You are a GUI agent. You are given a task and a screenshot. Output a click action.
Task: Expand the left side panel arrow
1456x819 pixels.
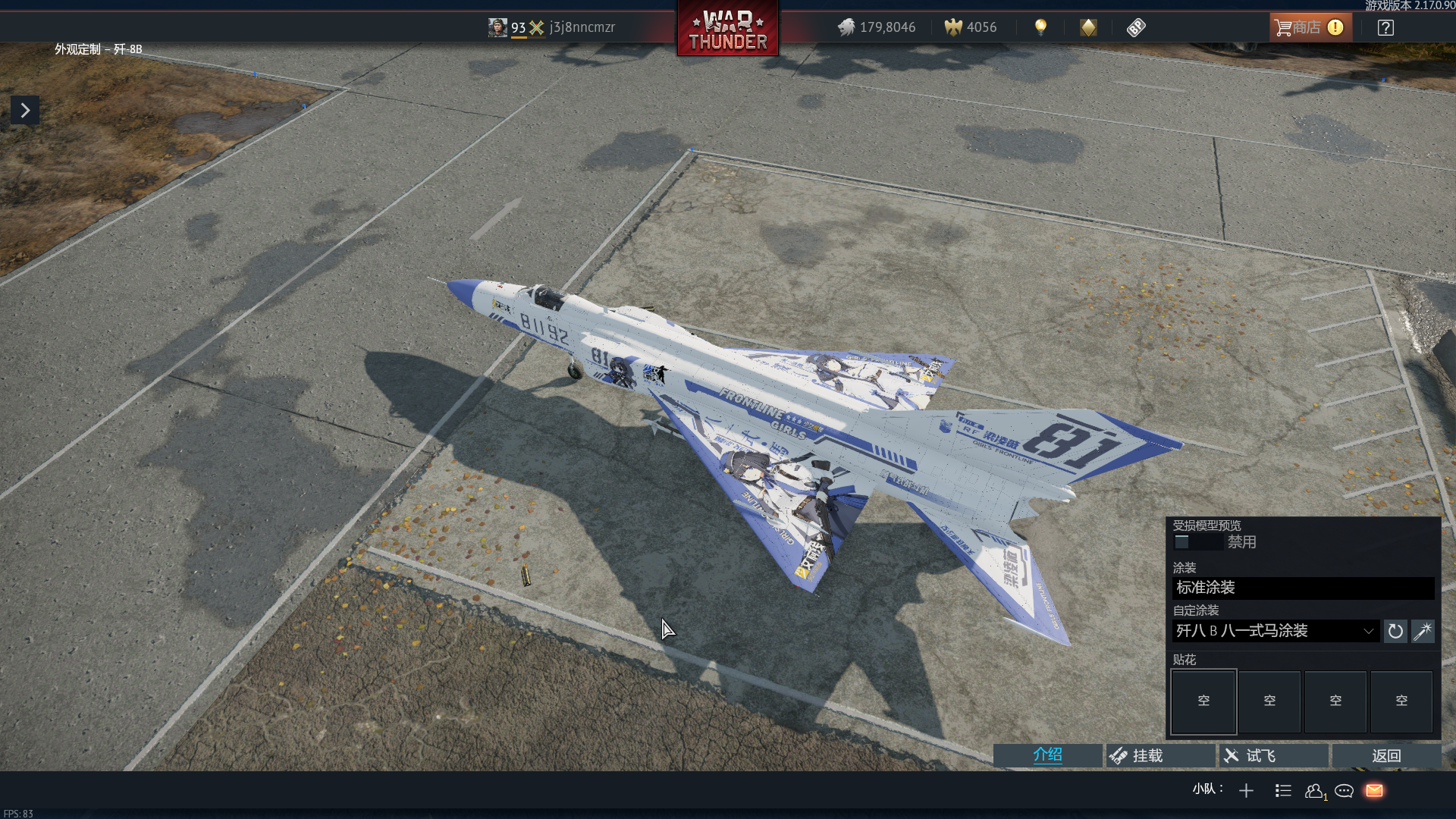pos(25,111)
